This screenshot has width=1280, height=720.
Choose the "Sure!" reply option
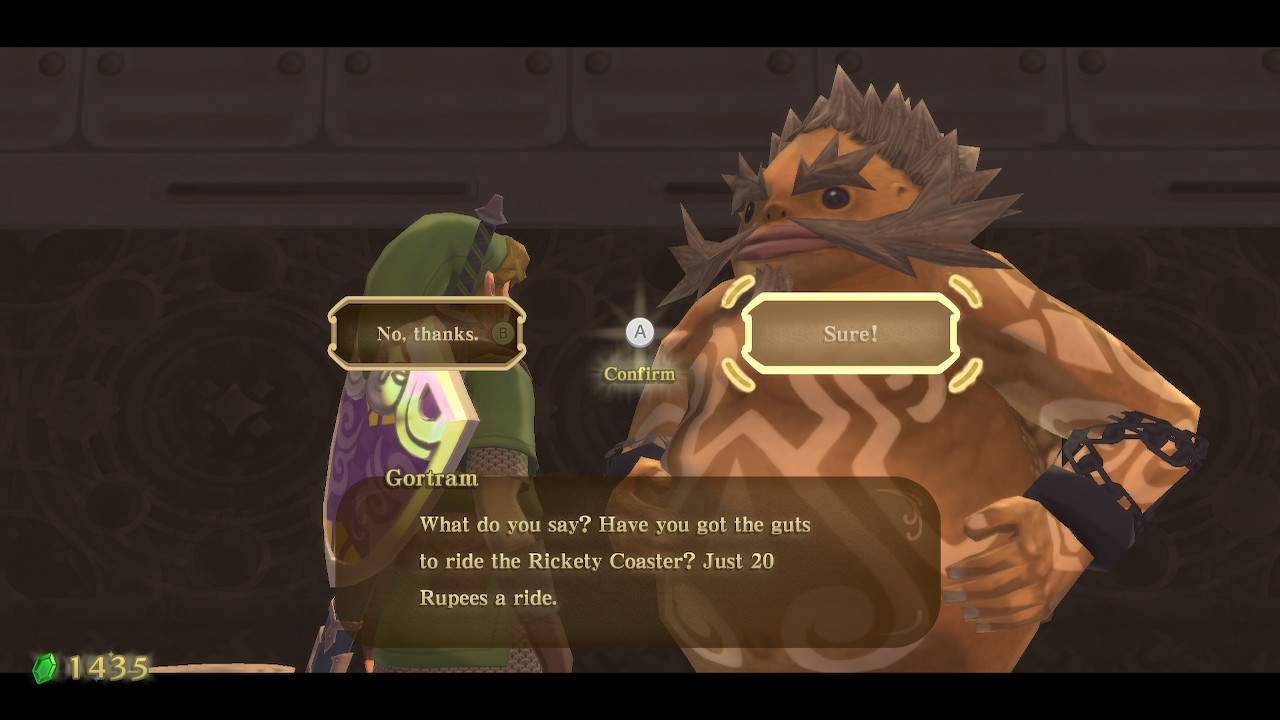850,334
